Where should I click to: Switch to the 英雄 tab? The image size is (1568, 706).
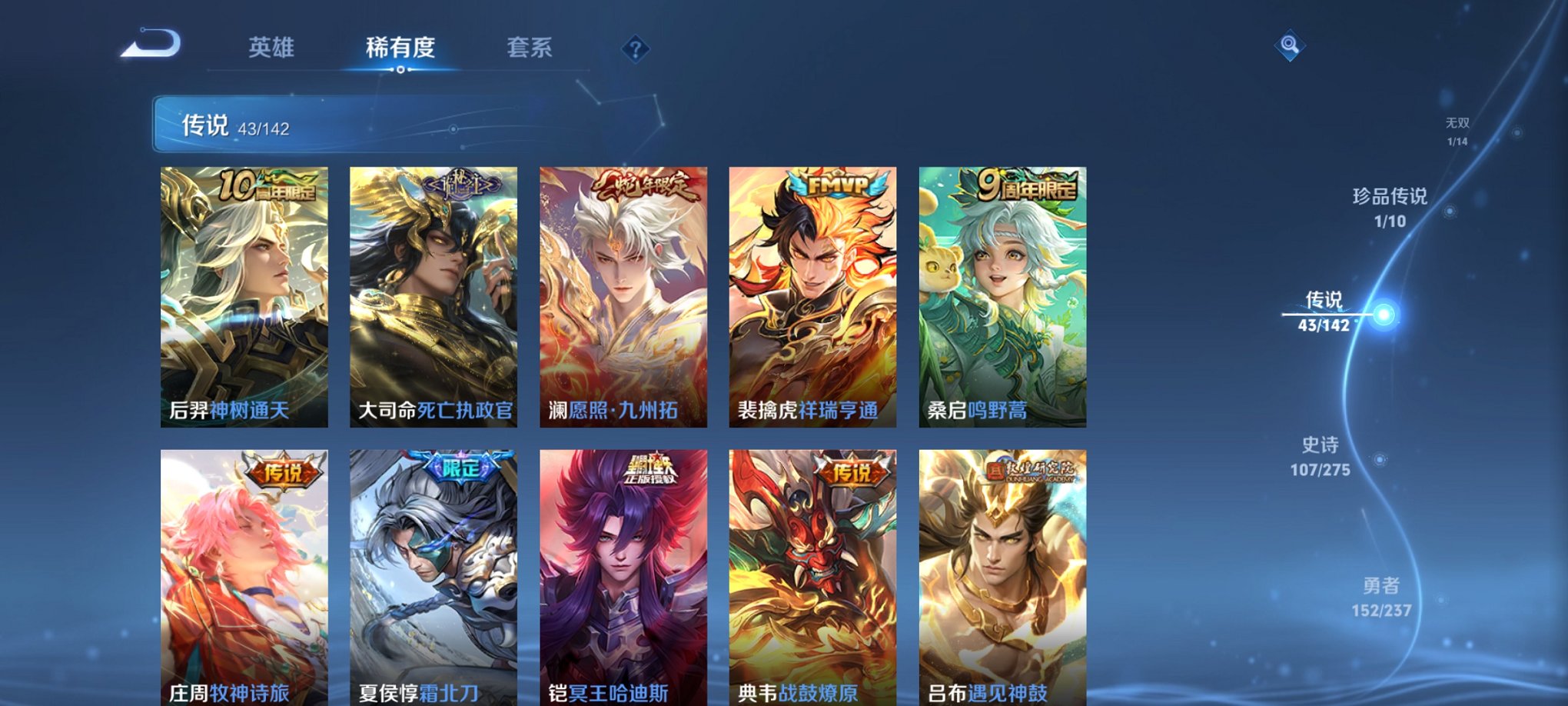pyautogui.click(x=273, y=48)
